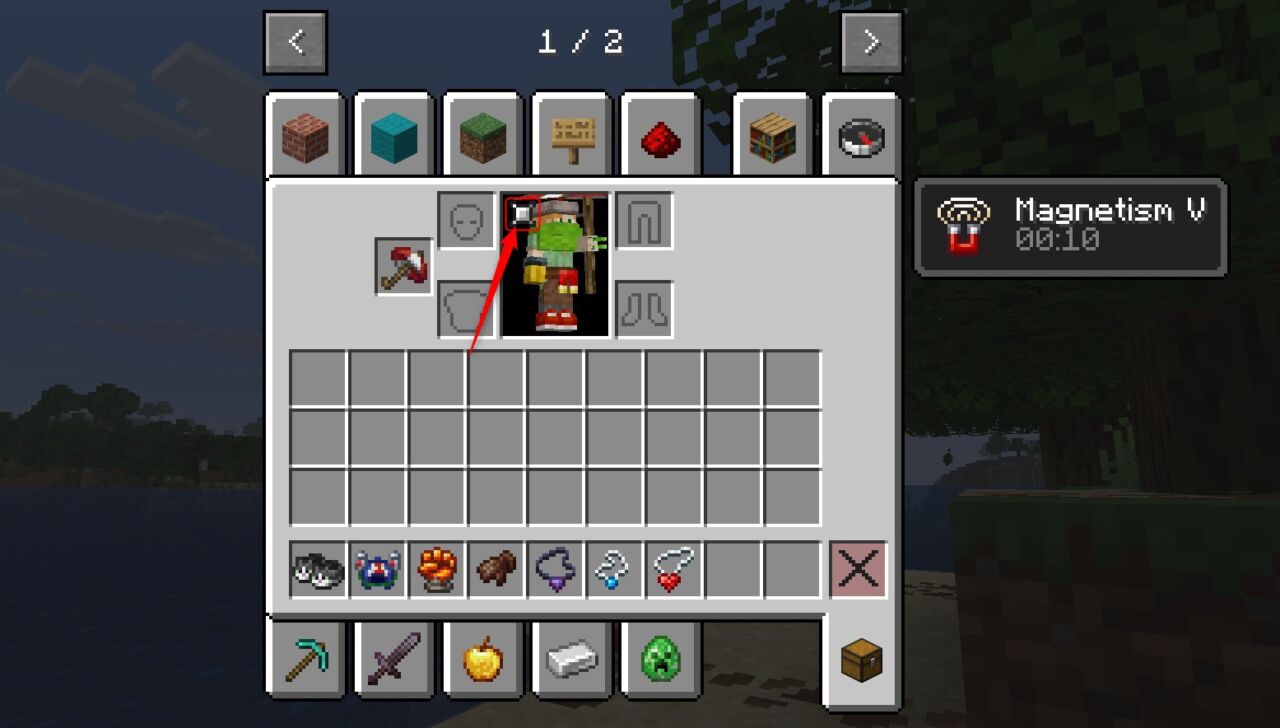Click the right arrow to go to page 2
The image size is (1280, 728).
click(x=869, y=41)
